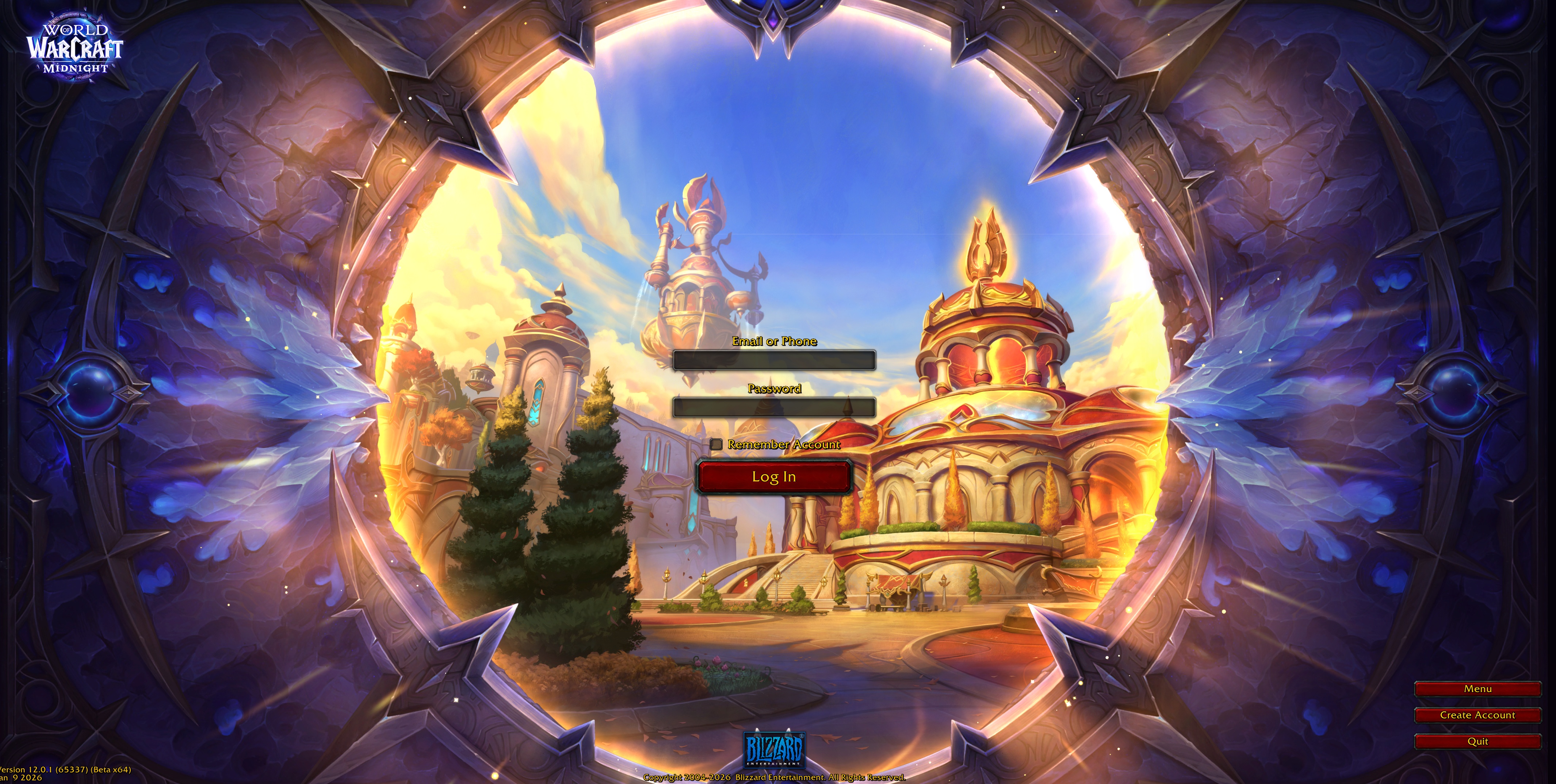1556x784 pixels.
Task: Click the Email or Phone label
Action: [775, 341]
